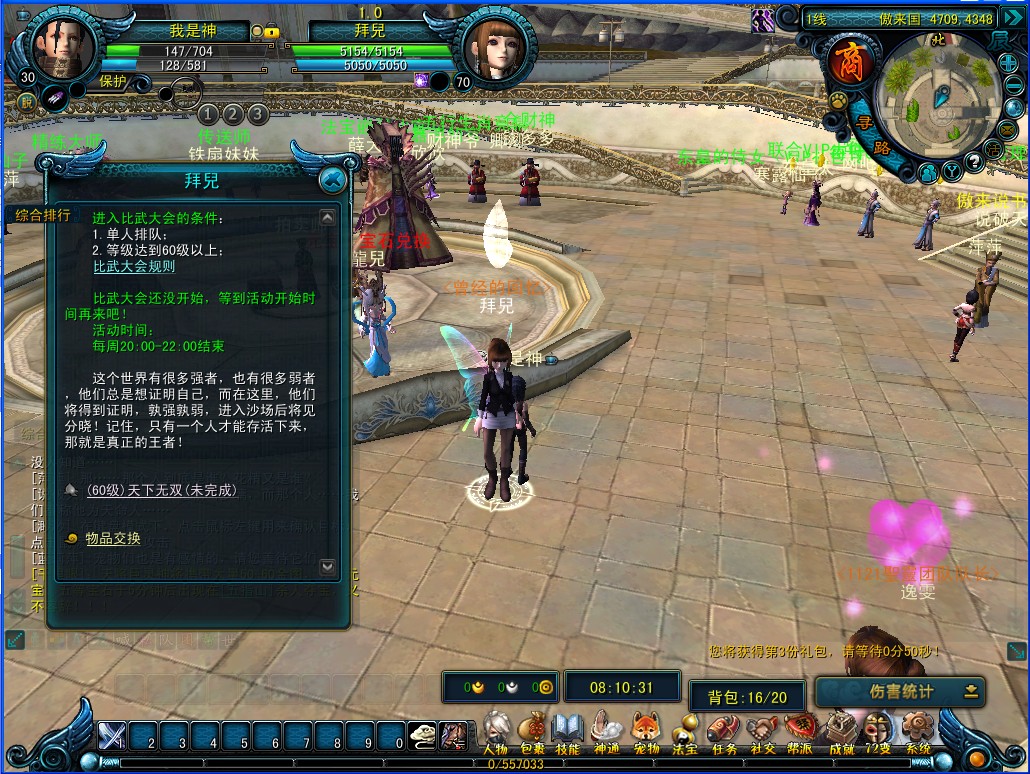Open the 成就 achievements panel
Viewport: 1030px width, 774px height.
(840, 731)
